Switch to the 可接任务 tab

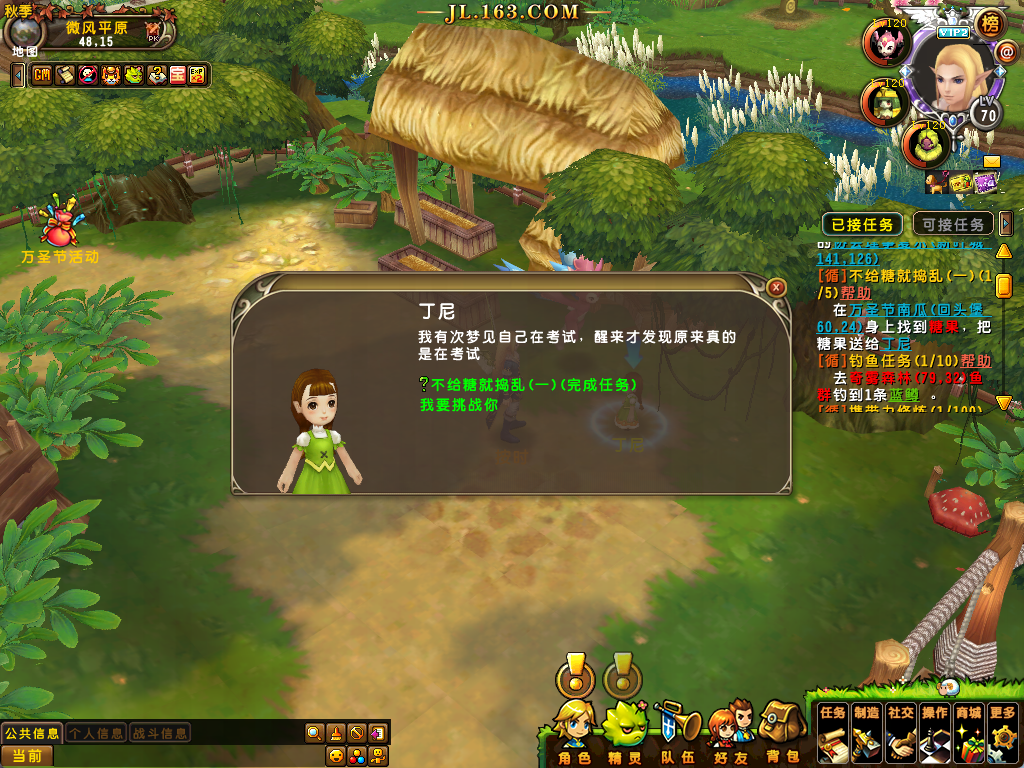pos(953,224)
